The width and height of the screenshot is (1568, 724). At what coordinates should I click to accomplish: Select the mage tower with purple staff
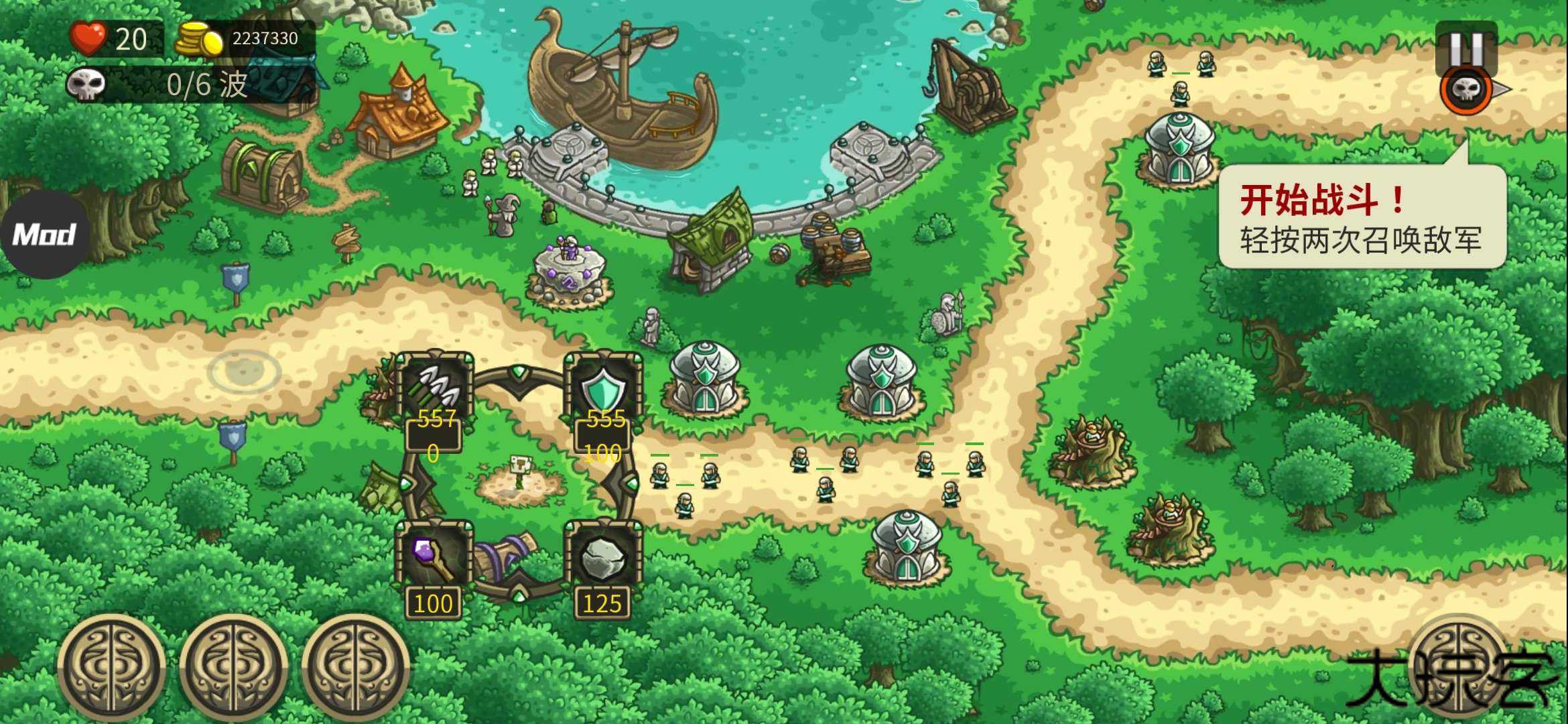(x=435, y=558)
